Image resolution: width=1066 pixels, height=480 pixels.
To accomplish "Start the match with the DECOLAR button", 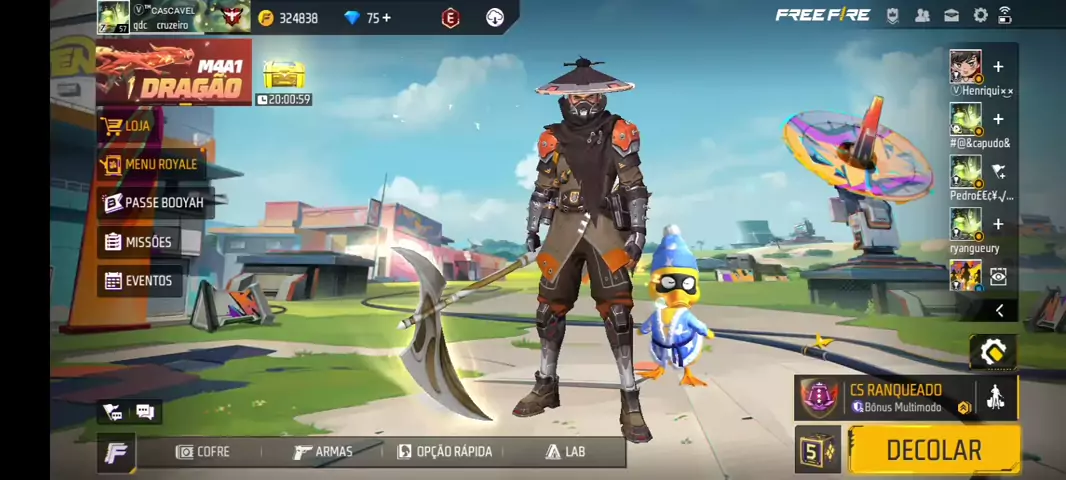I will (933, 450).
